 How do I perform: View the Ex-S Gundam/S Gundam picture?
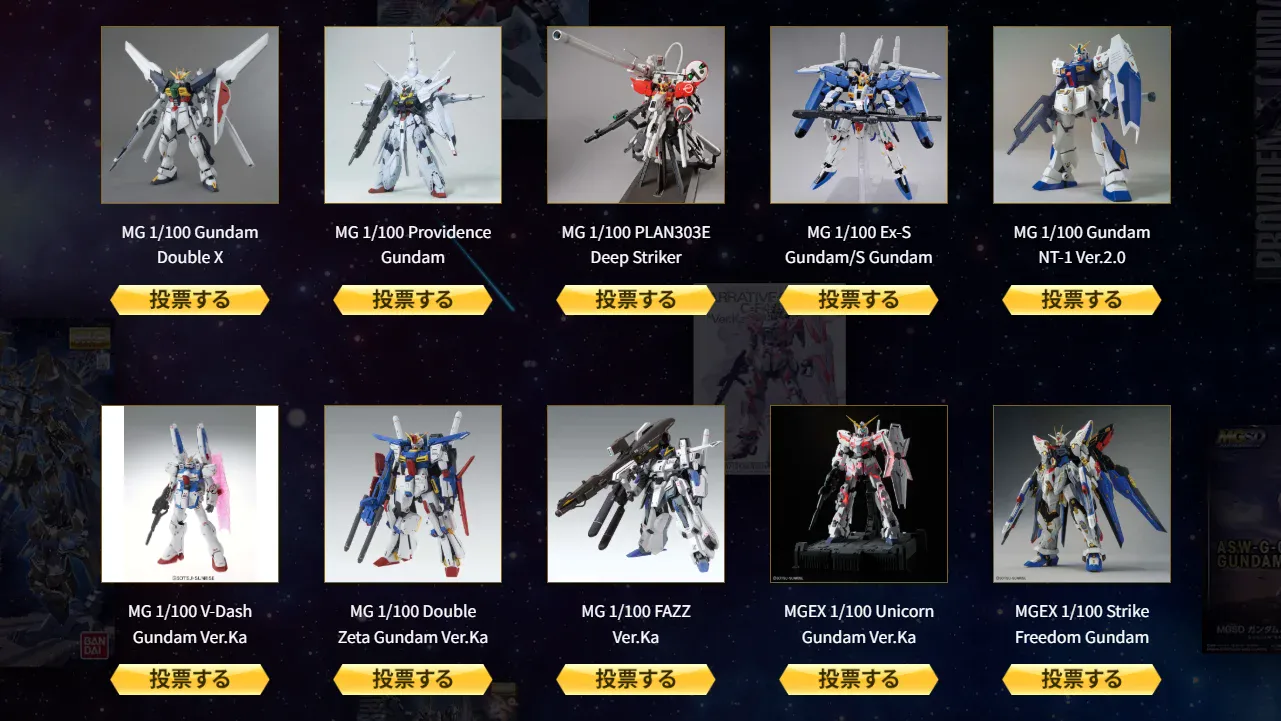pyautogui.click(x=859, y=114)
